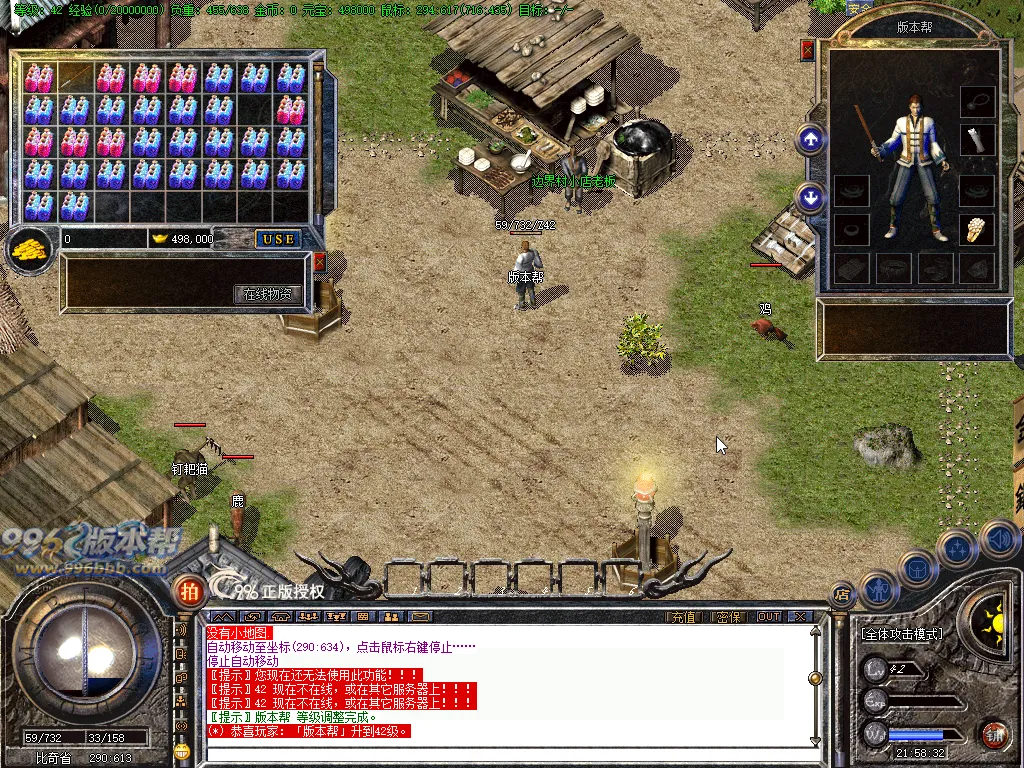The width and height of the screenshot is (1024, 768).
Task: Toggle the speaker sound button
Action: point(998,541)
